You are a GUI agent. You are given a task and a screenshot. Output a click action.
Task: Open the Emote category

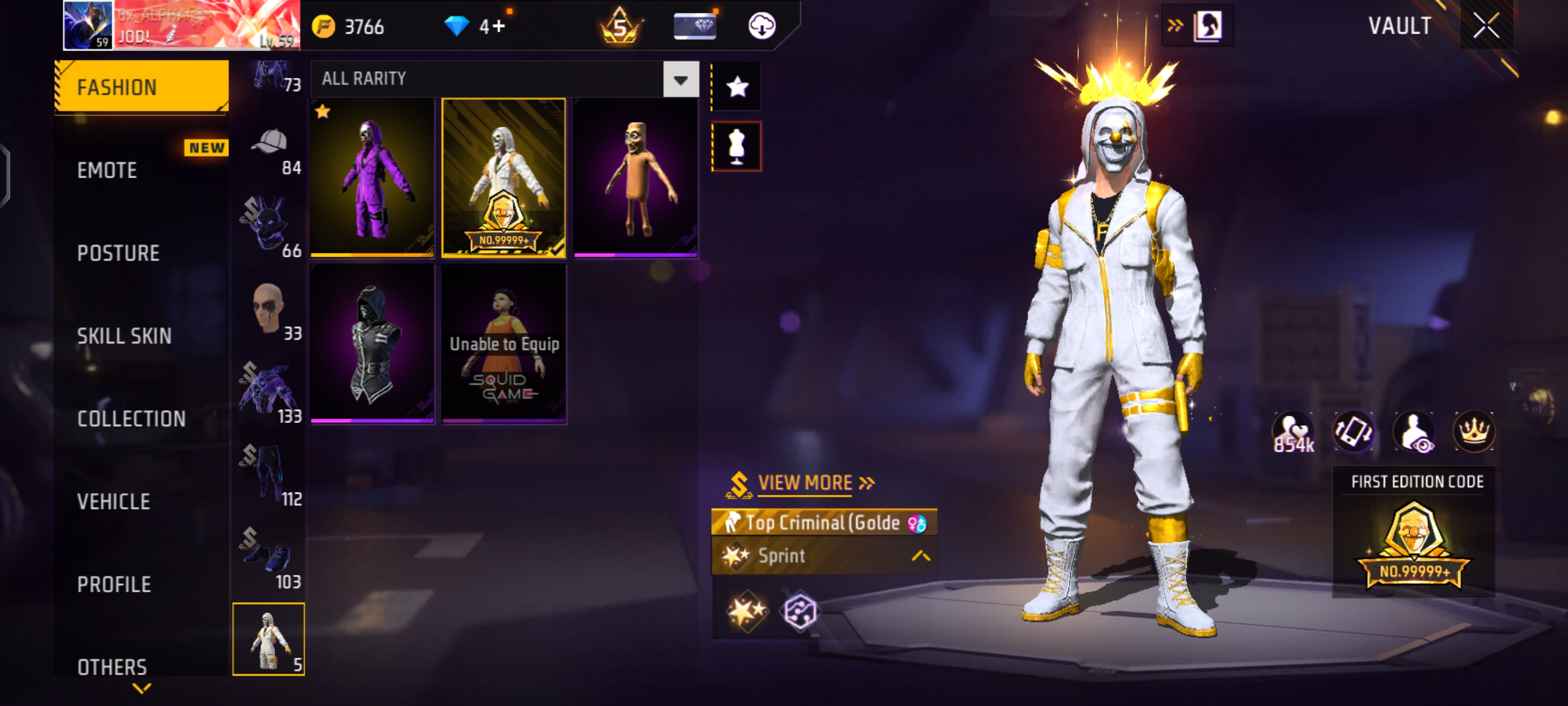tap(107, 170)
